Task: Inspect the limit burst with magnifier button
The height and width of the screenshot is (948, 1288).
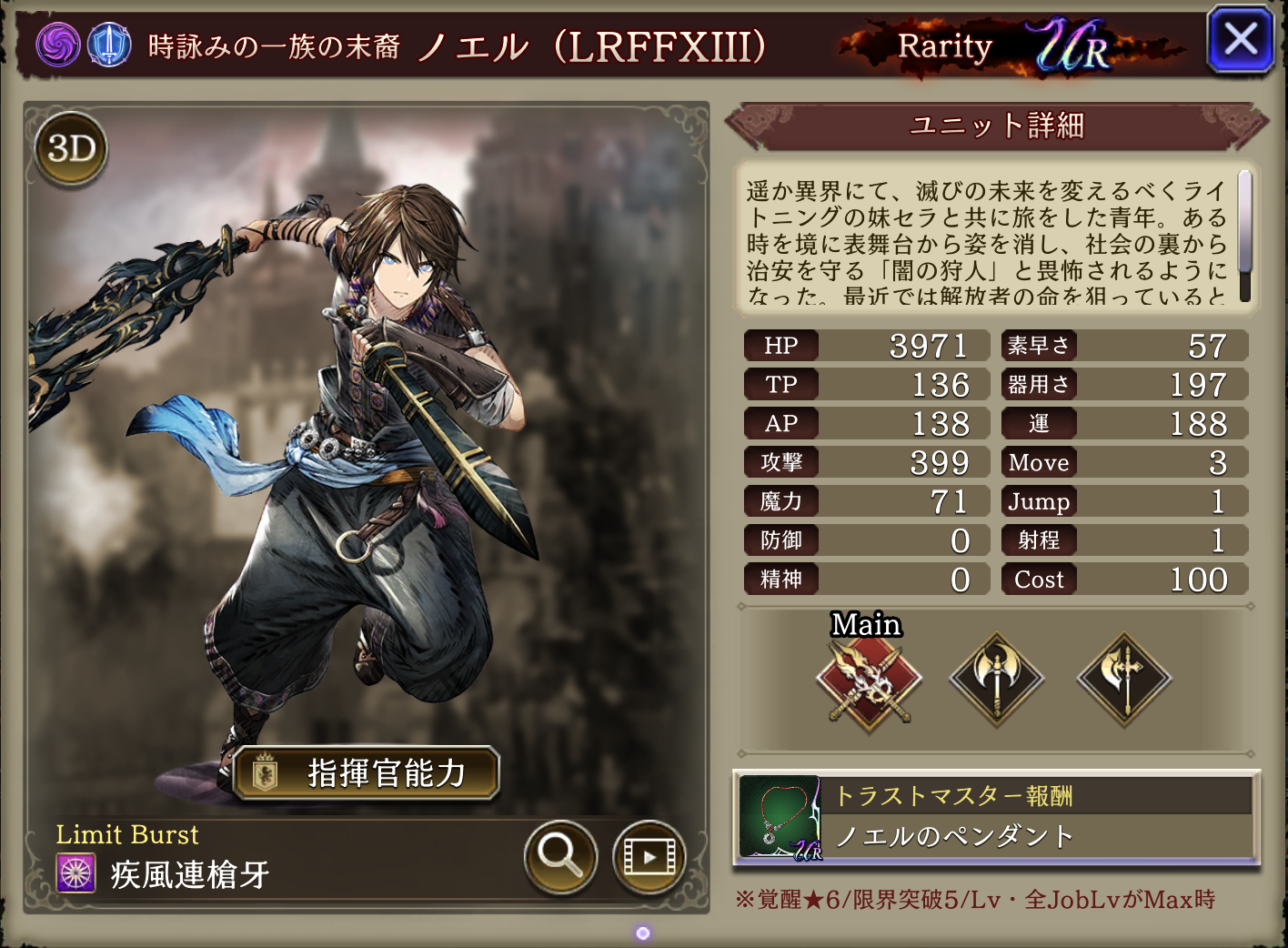Action: [x=560, y=855]
